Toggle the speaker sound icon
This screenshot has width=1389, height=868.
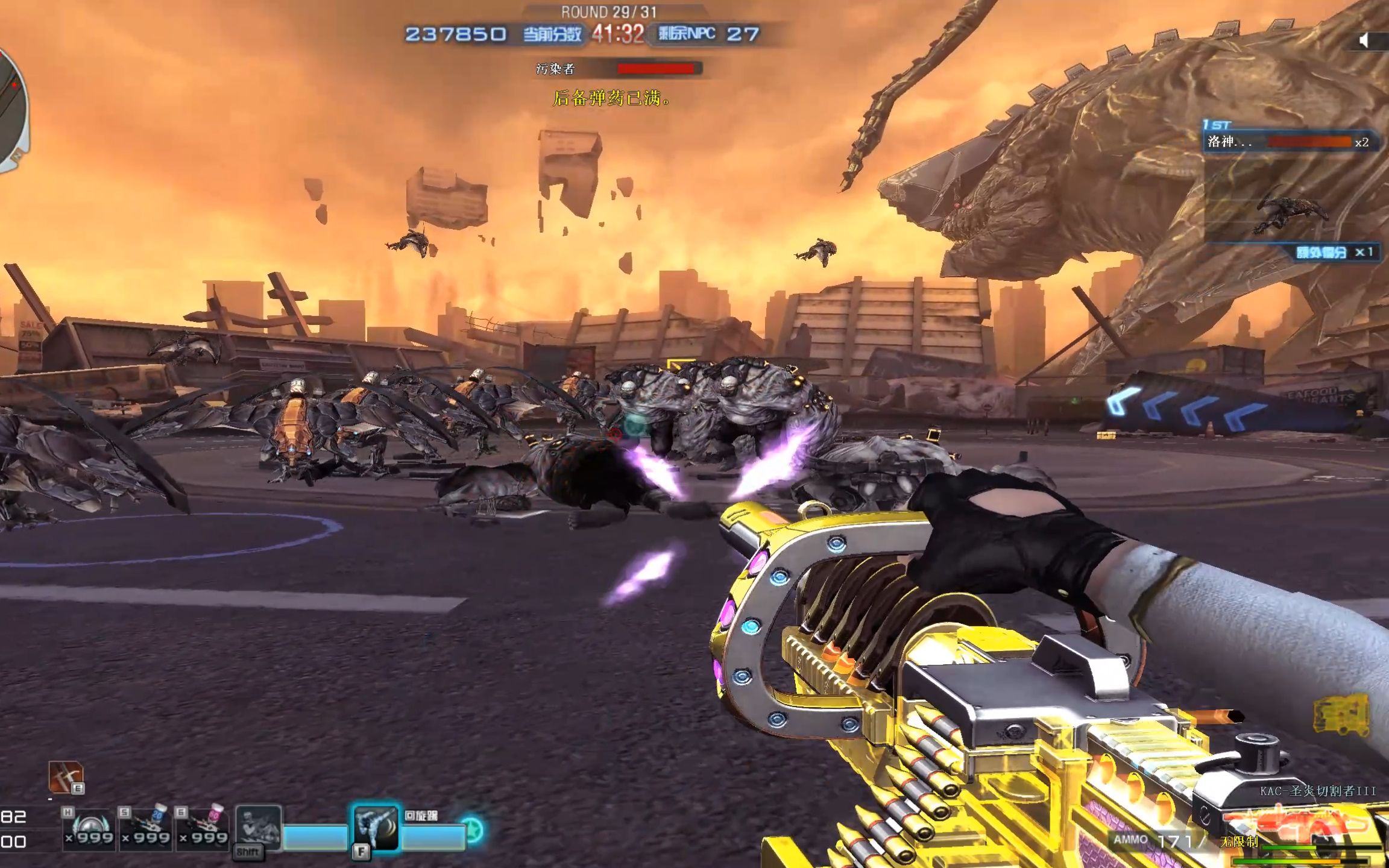pos(1364,40)
